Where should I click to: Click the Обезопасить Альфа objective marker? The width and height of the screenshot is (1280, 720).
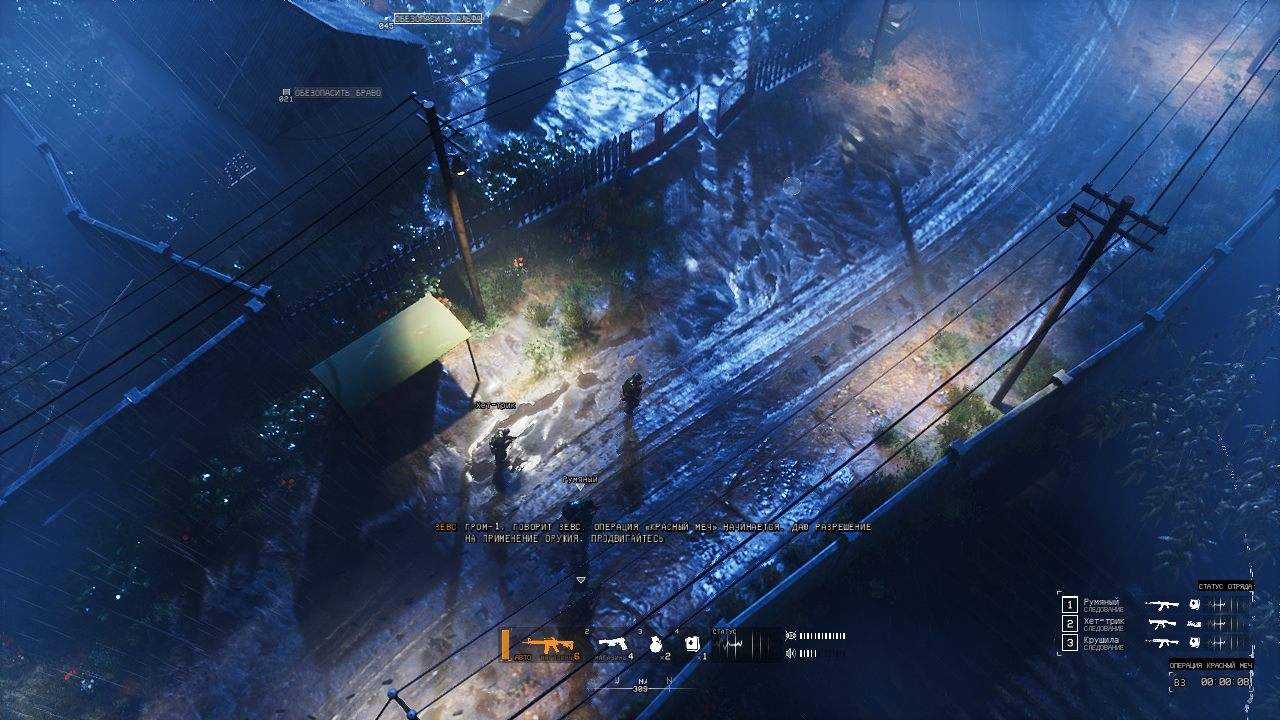click(x=438, y=18)
